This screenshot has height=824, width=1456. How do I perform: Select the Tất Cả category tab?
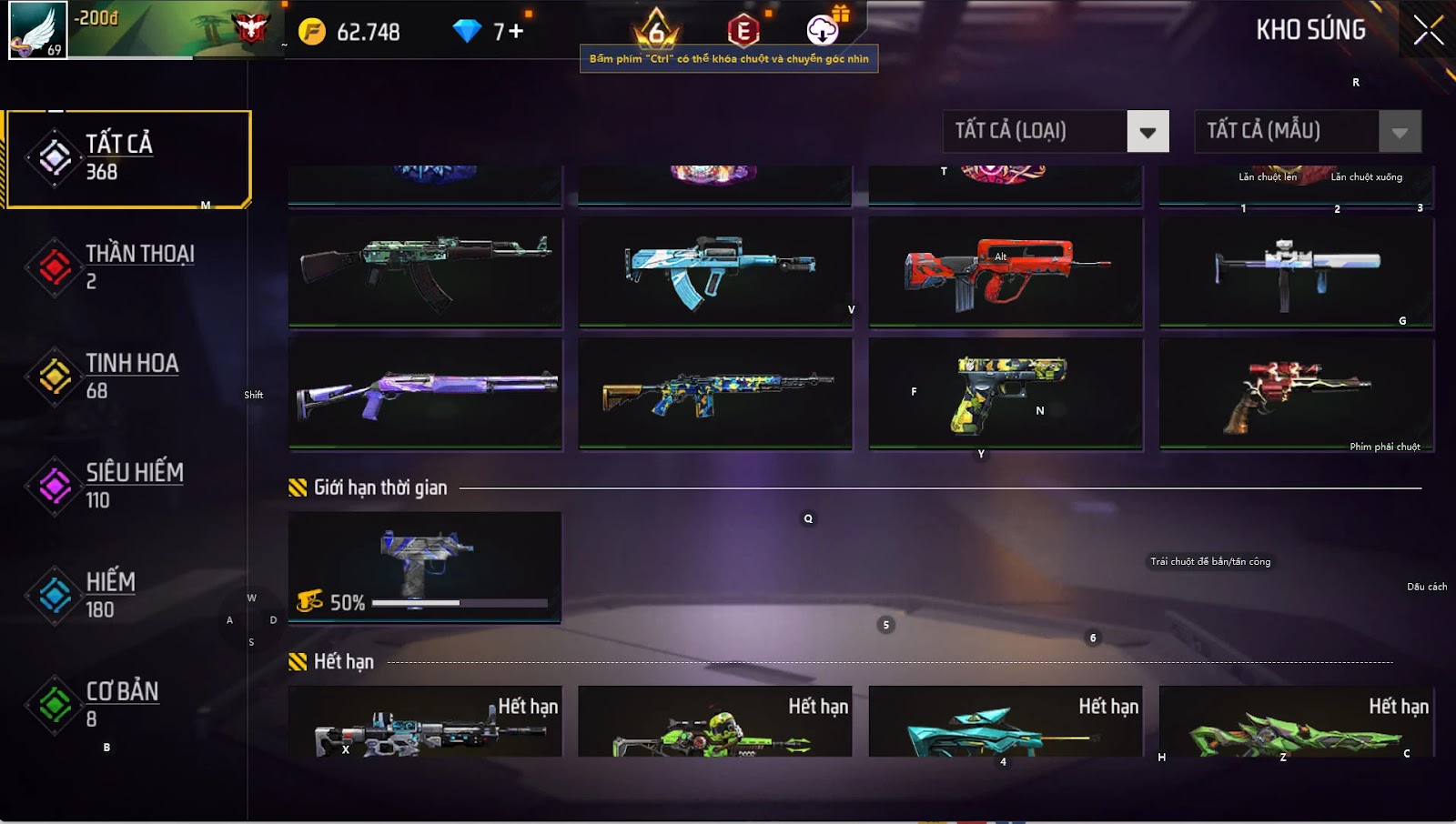click(127, 159)
